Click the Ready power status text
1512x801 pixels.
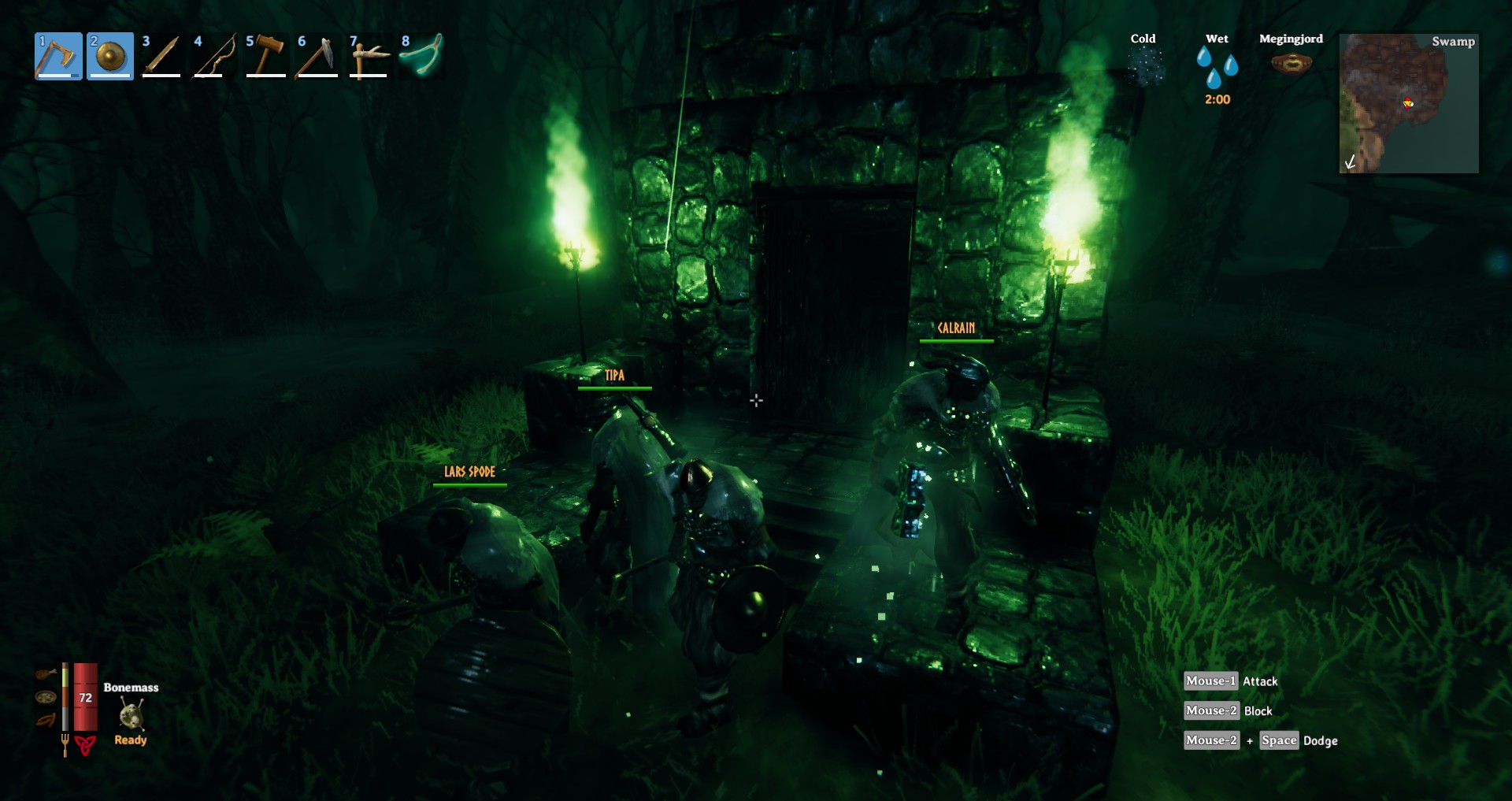131,740
